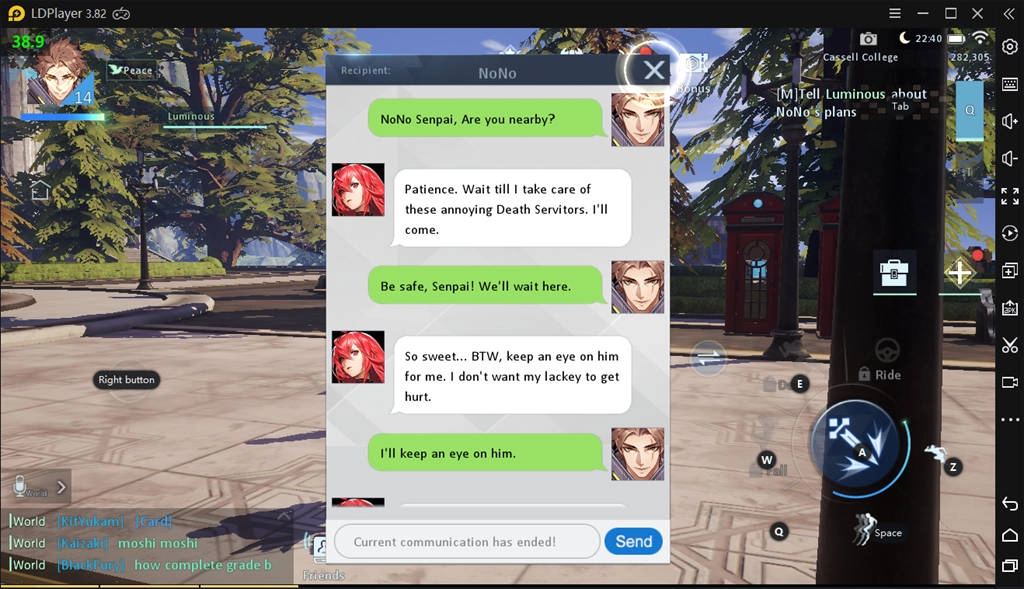Send the chat message
The width and height of the screenshot is (1024, 589).
(633, 541)
